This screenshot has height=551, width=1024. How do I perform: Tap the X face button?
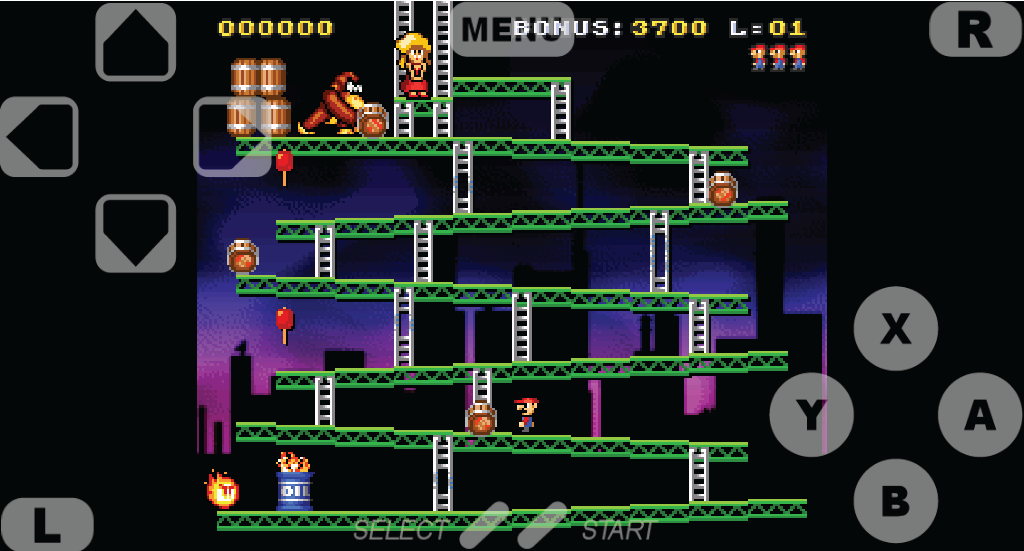pyautogui.click(x=896, y=328)
